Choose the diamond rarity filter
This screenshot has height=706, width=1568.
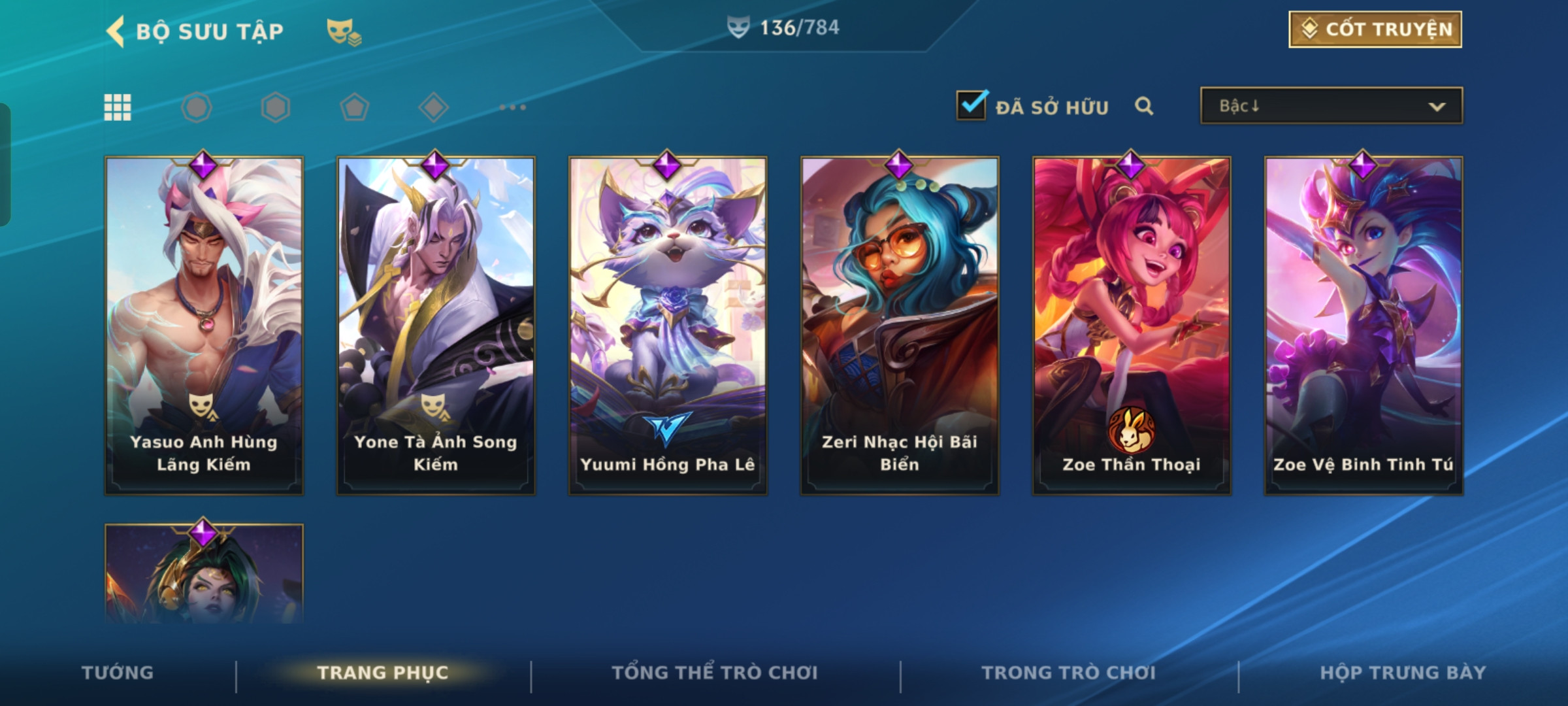point(433,107)
